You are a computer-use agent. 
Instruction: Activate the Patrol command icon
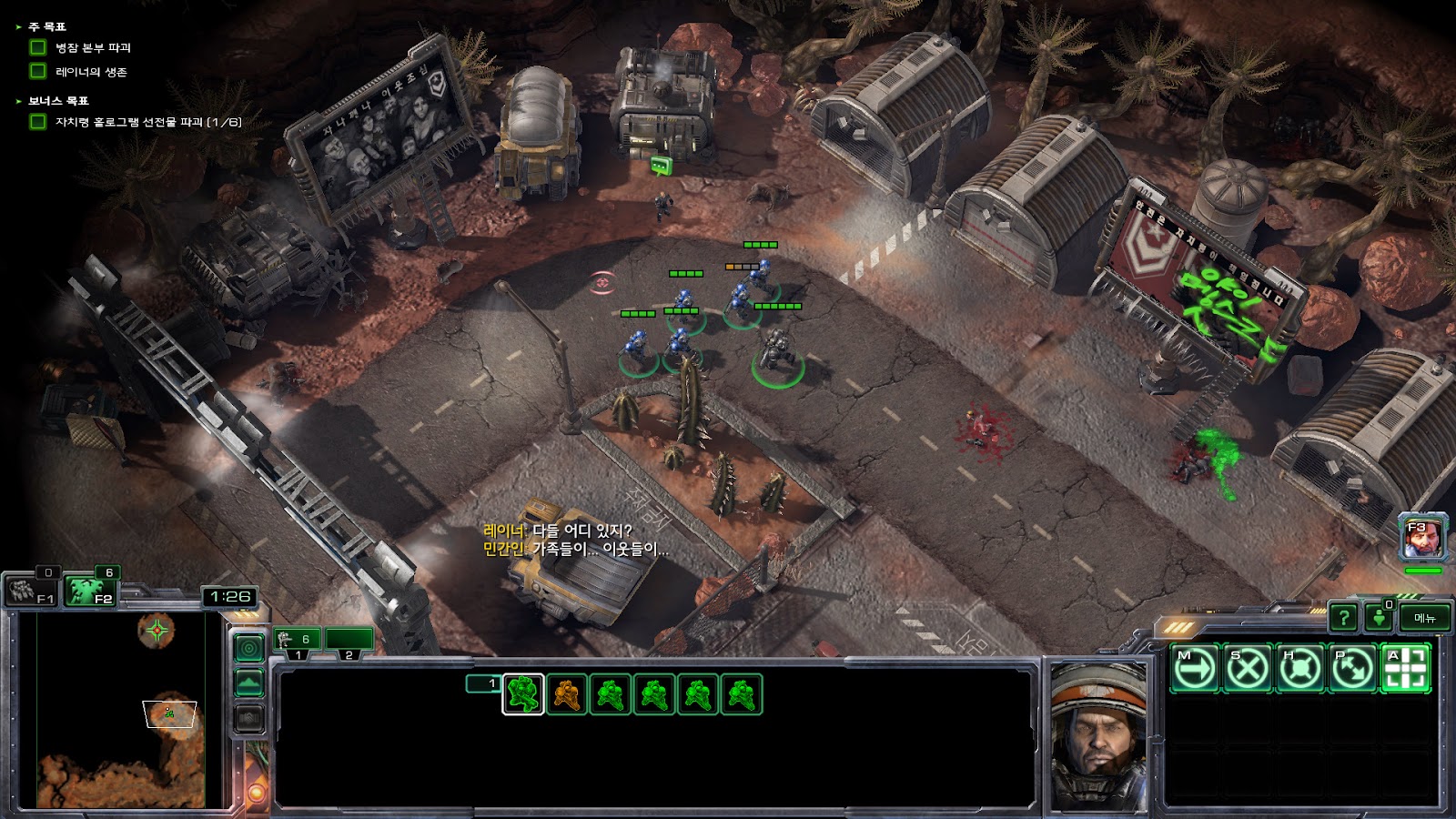[x=1352, y=669]
